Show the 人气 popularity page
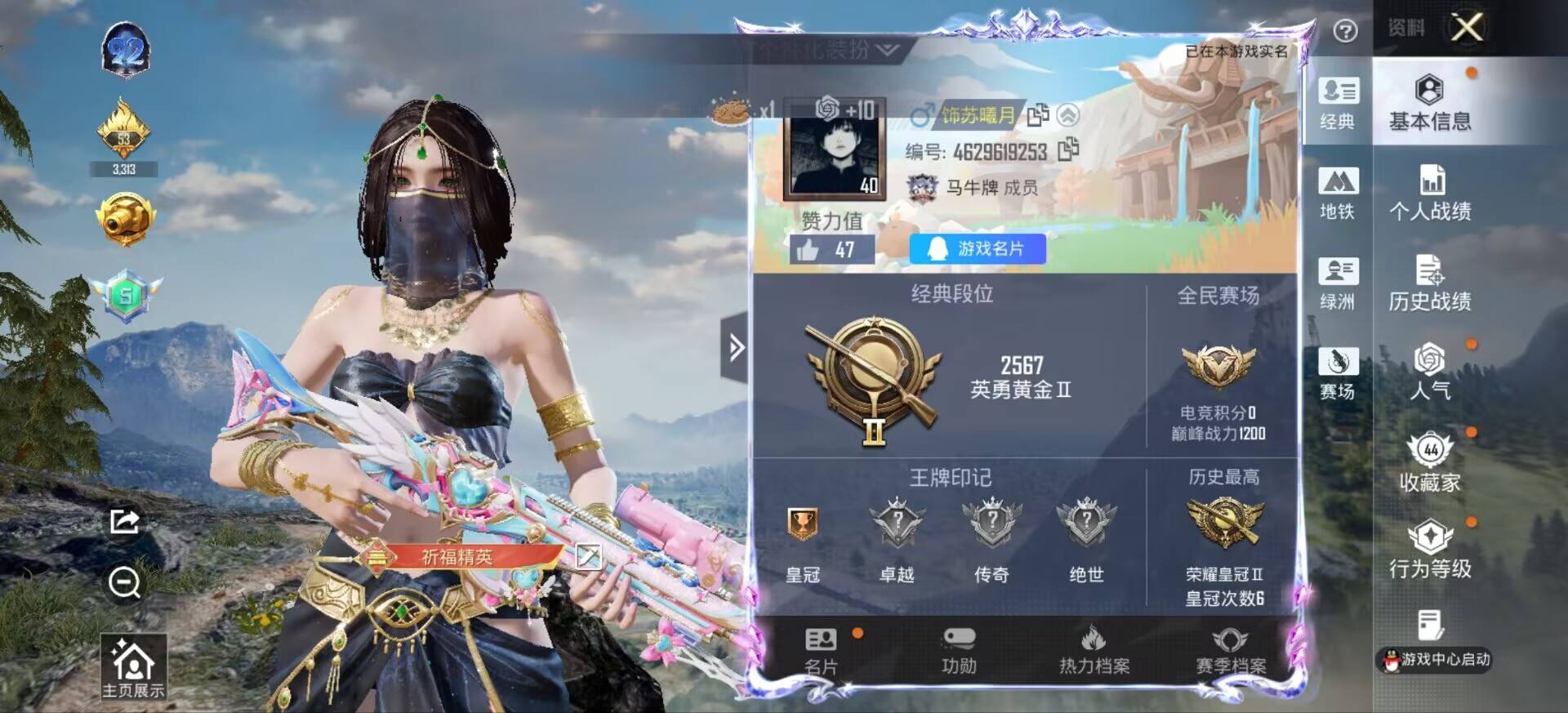The height and width of the screenshot is (713, 1568). tap(1429, 372)
